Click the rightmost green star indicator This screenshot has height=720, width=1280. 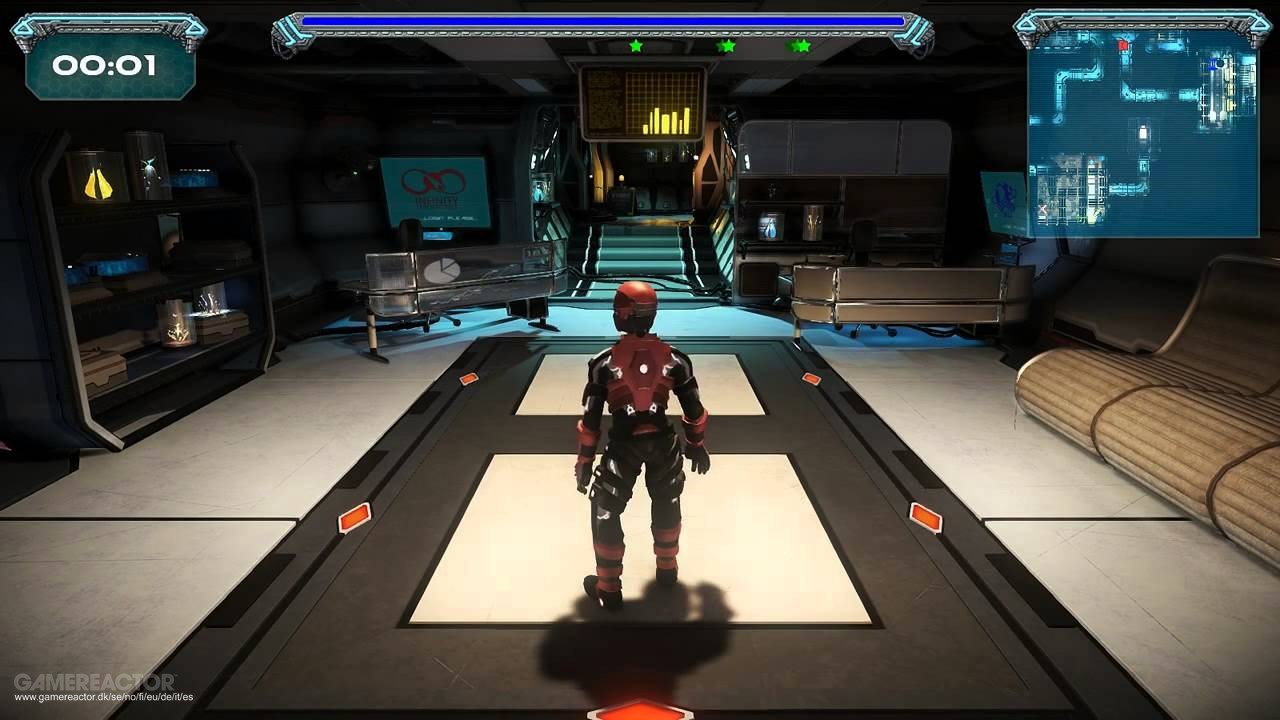(x=800, y=44)
